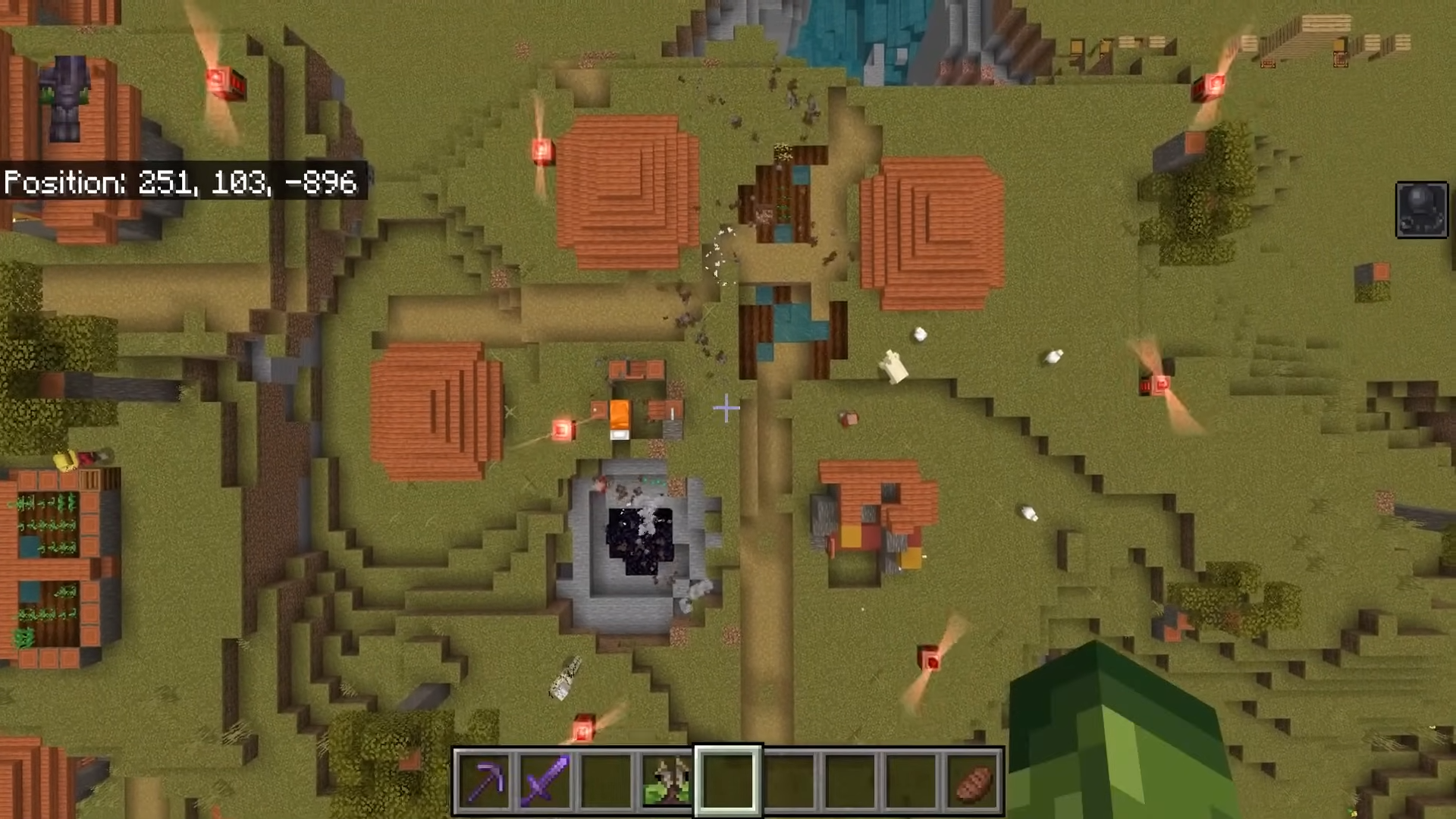Select the bread slot in hotbar
The image size is (1456, 819).
point(973,781)
